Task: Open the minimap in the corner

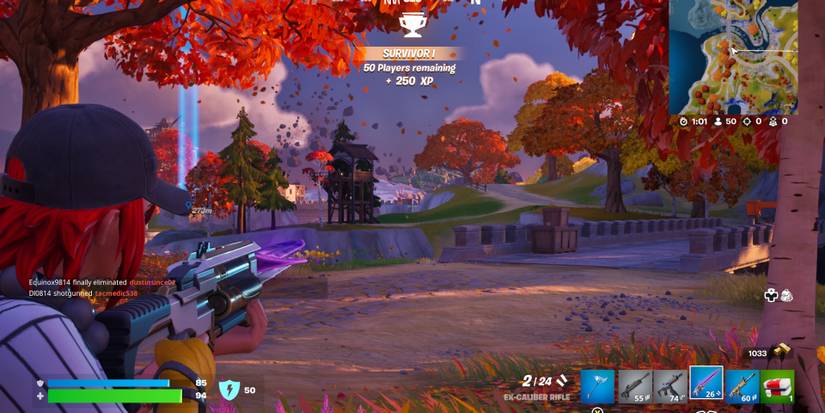Action: coord(732,55)
